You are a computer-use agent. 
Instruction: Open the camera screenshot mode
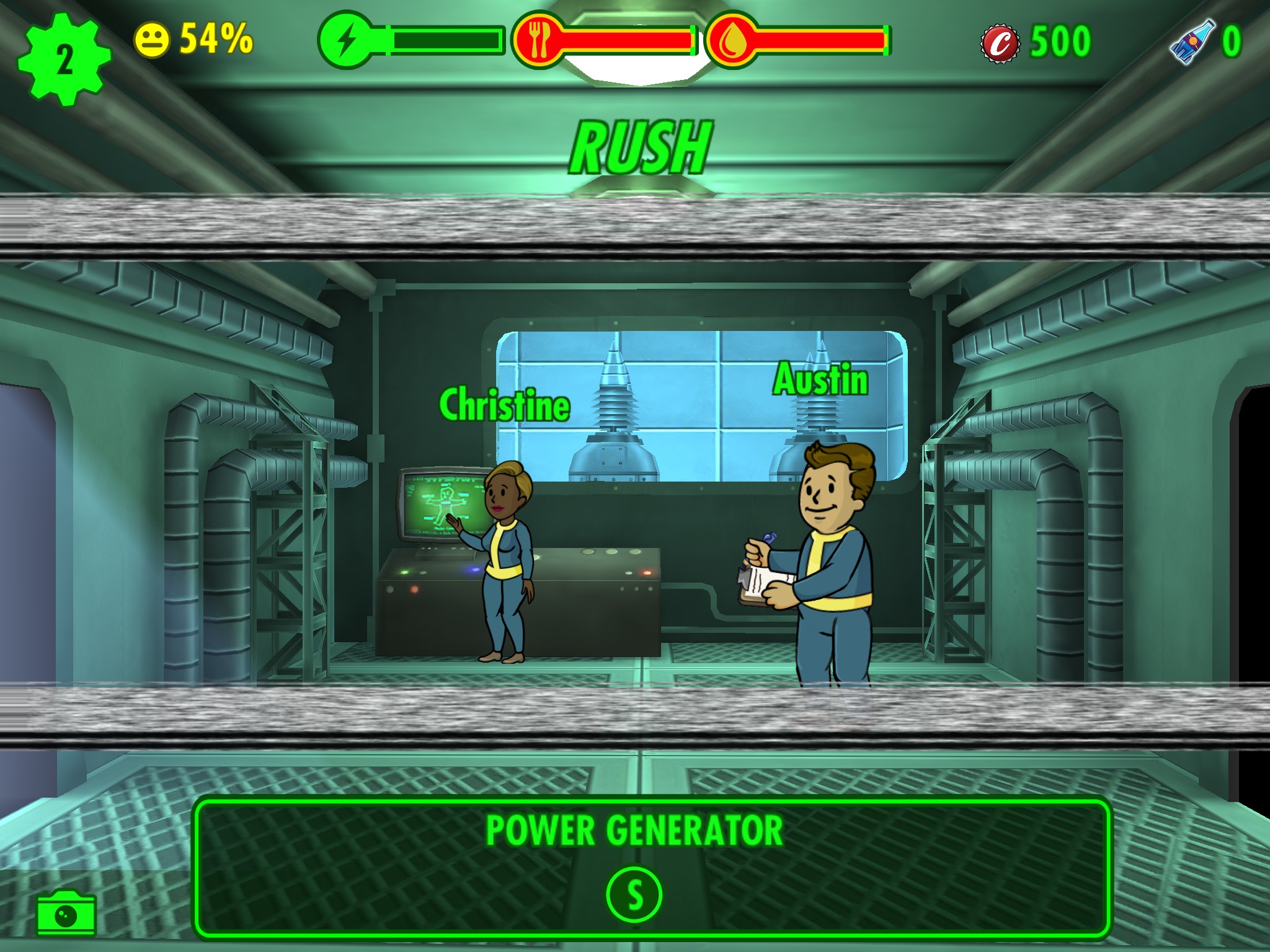[66, 914]
